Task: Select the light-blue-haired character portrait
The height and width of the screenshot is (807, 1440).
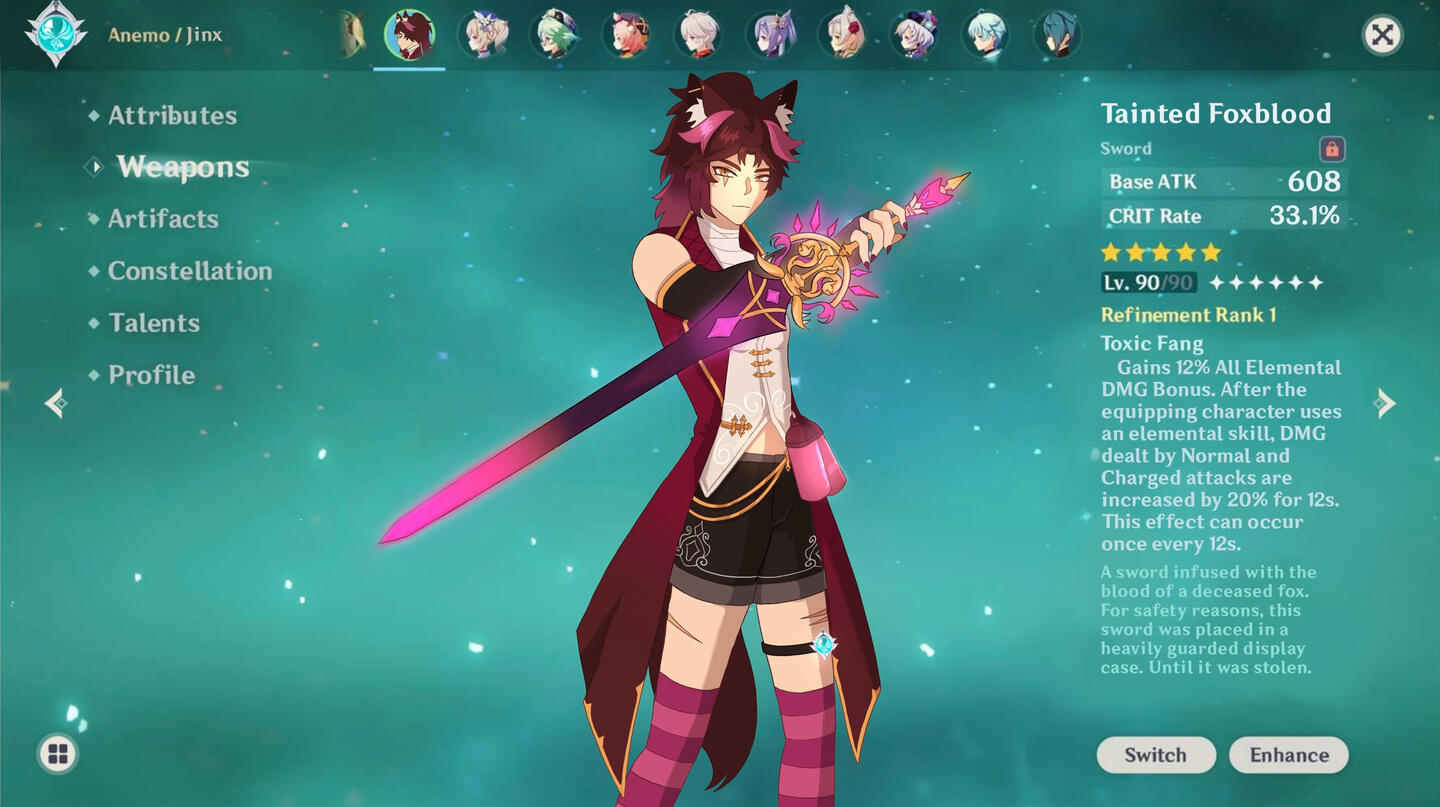Action: [x=985, y=35]
